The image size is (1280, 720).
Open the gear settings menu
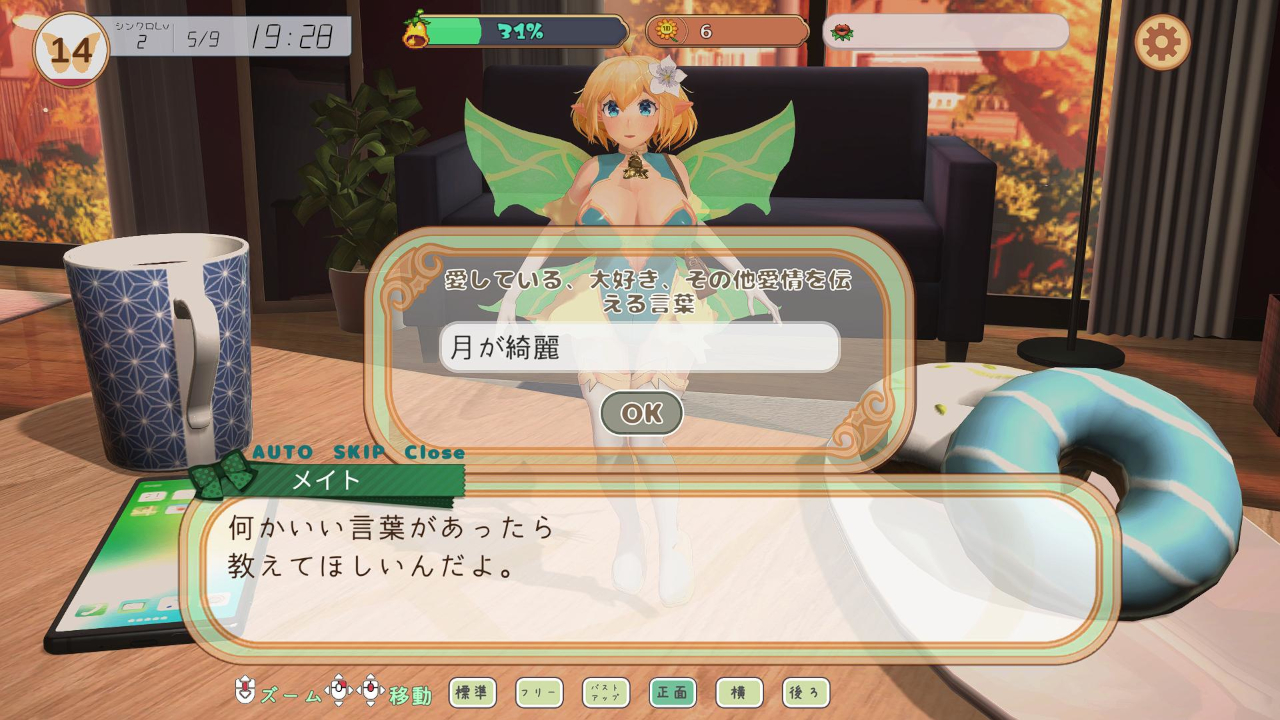point(1162,43)
